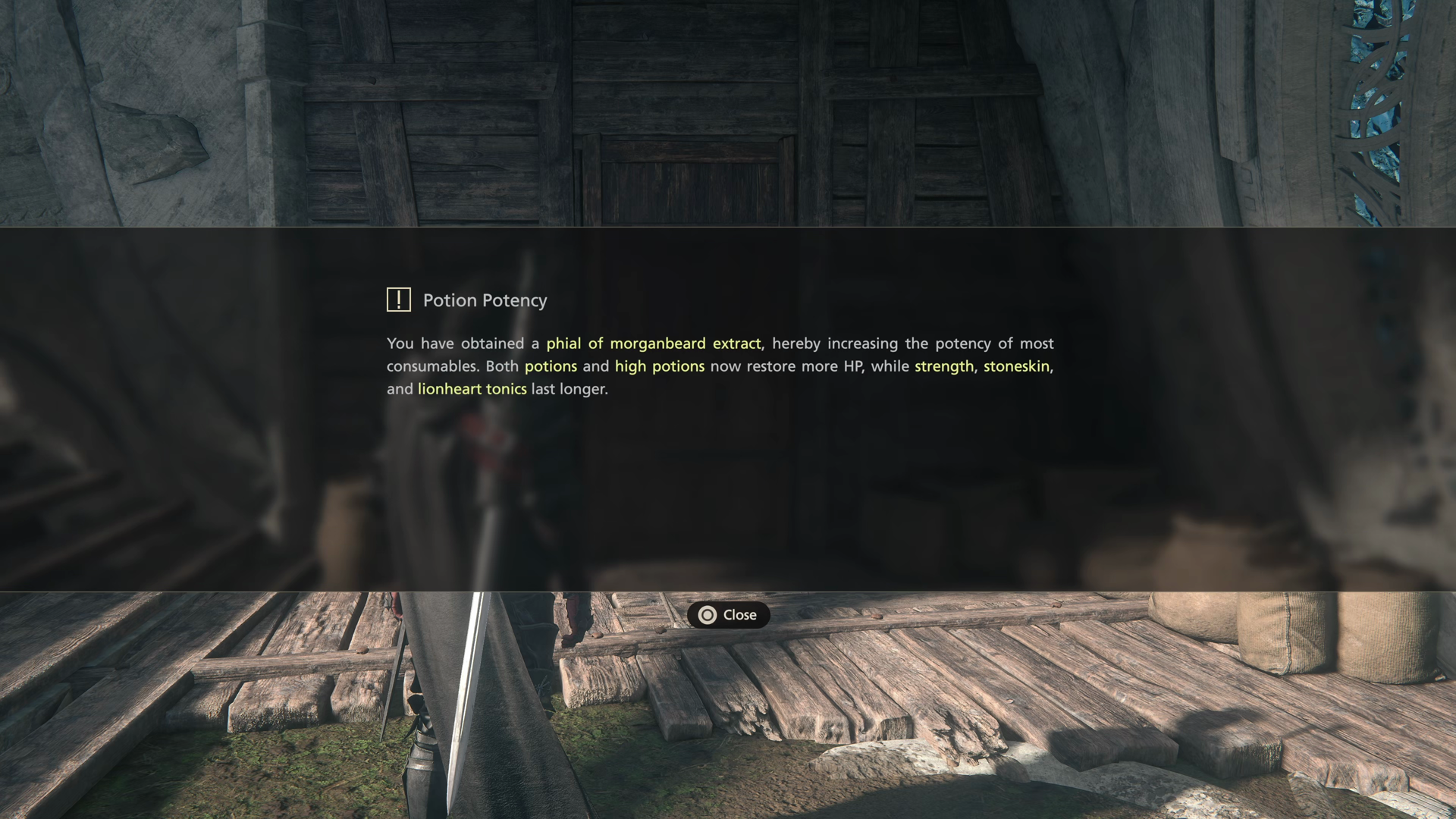Click the lionheart tonics highlighted text

[x=472, y=389]
